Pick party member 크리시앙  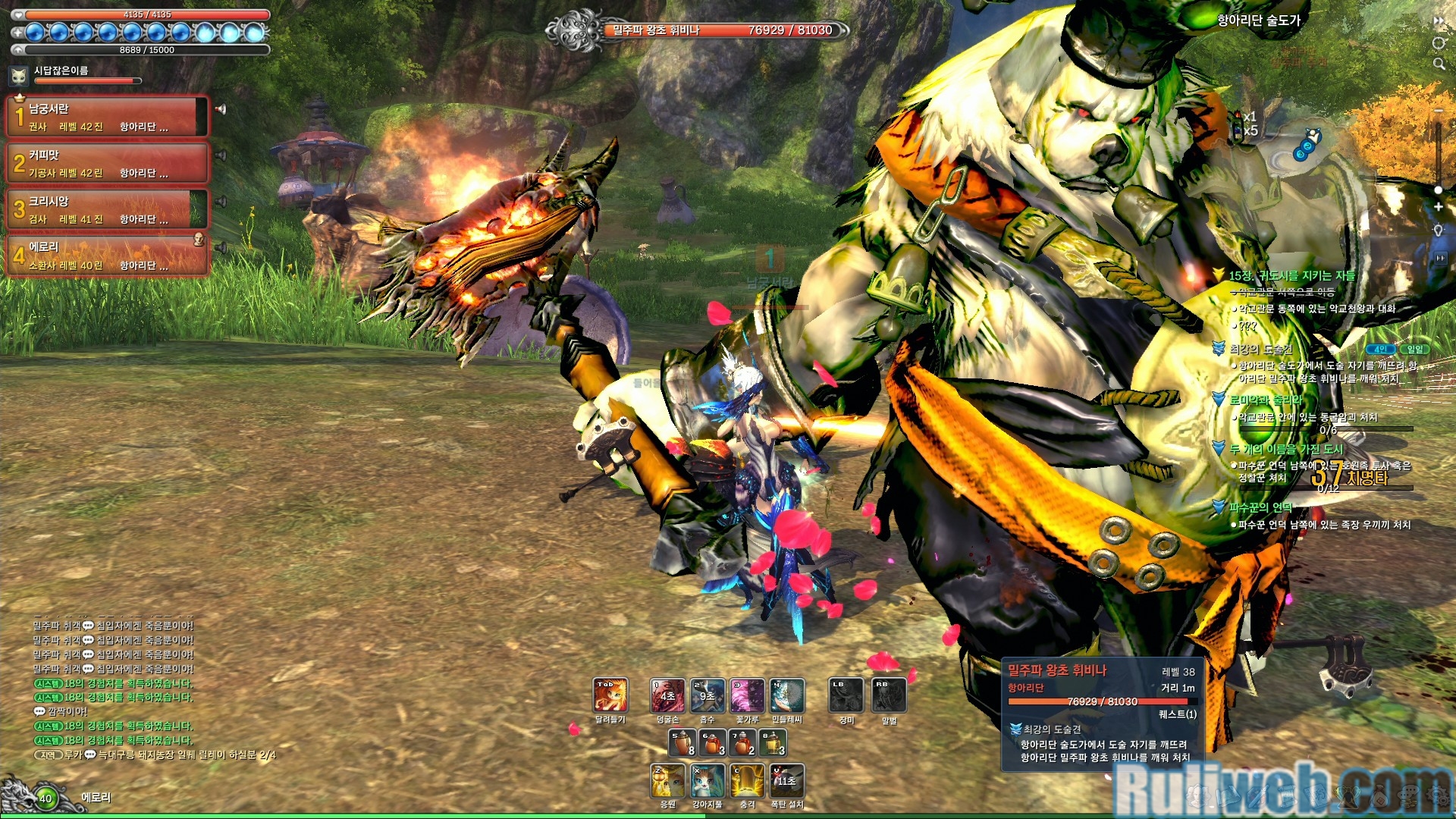pos(106,209)
